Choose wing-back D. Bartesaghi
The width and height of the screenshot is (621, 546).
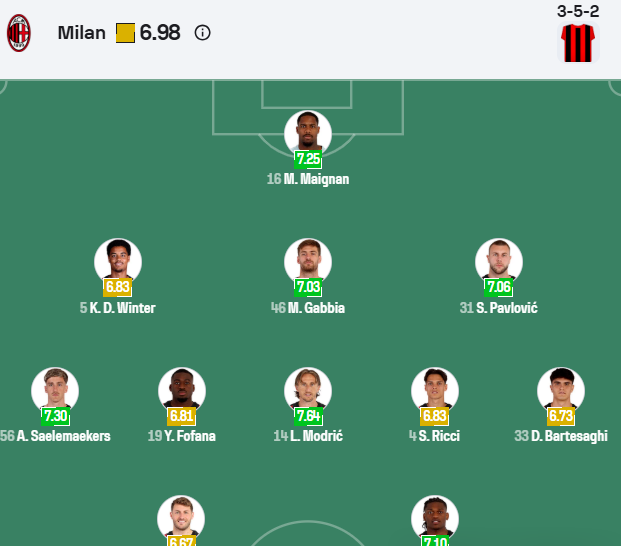[561, 393]
